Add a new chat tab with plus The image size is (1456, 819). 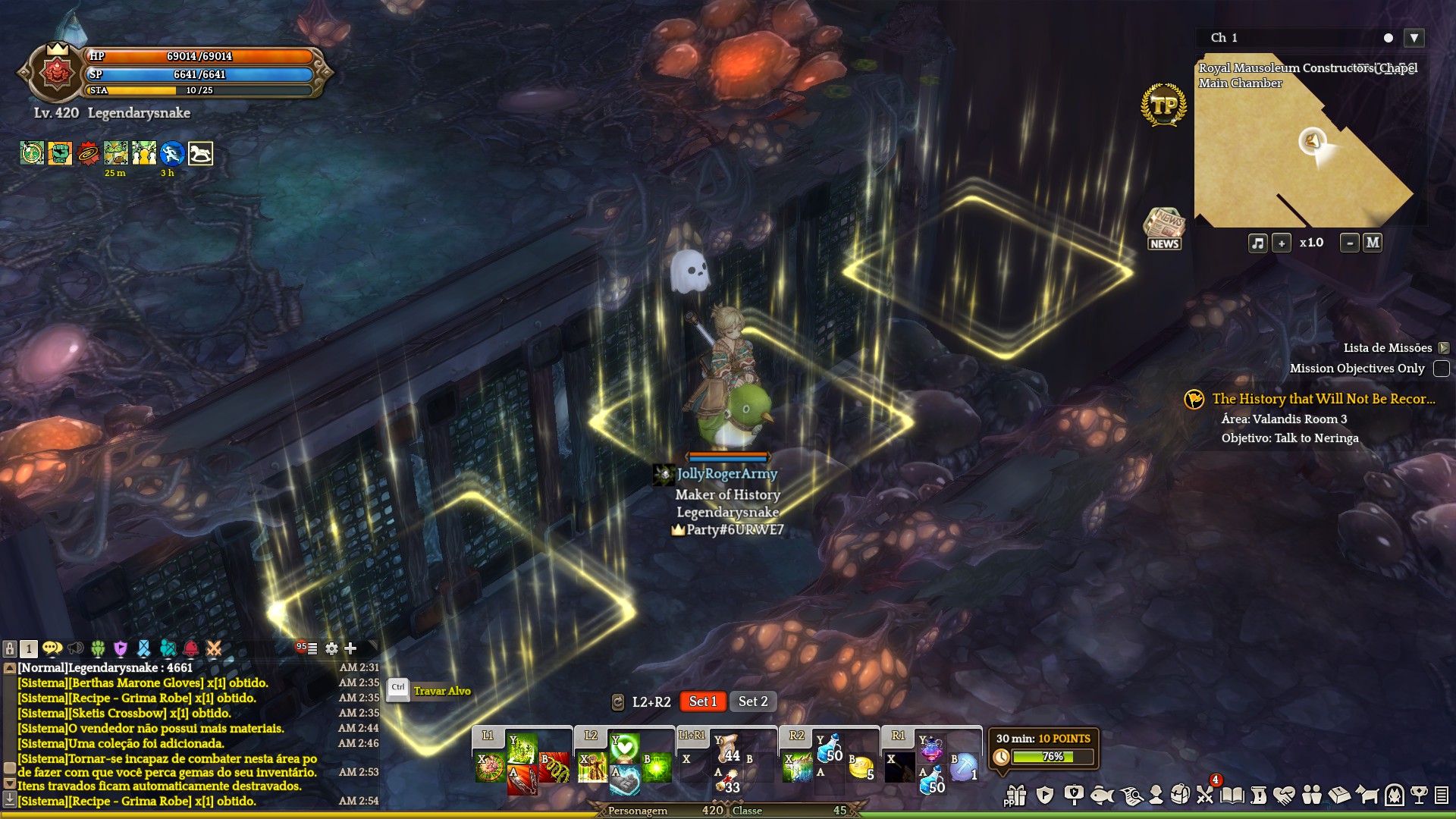coord(350,648)
